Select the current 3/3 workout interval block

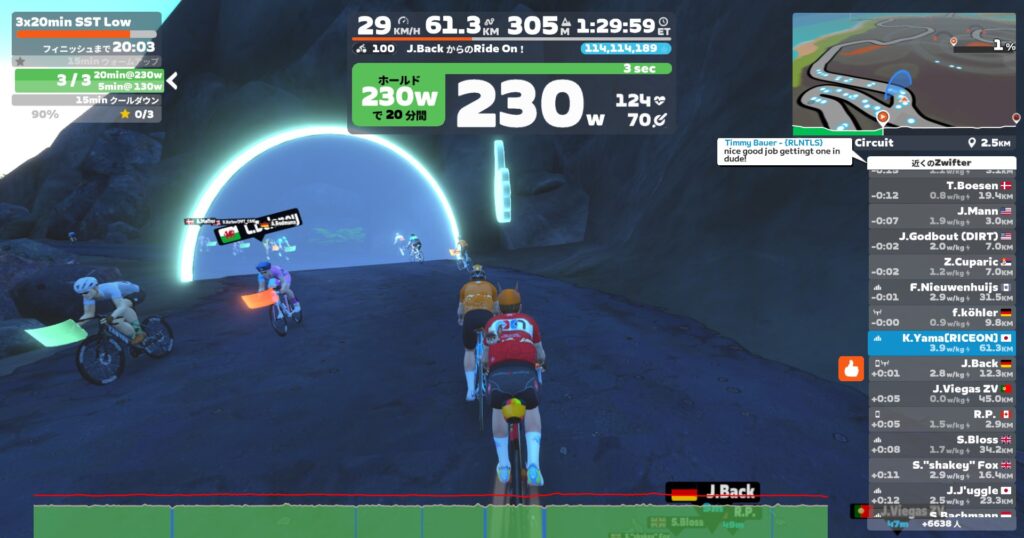coord(88,80)
